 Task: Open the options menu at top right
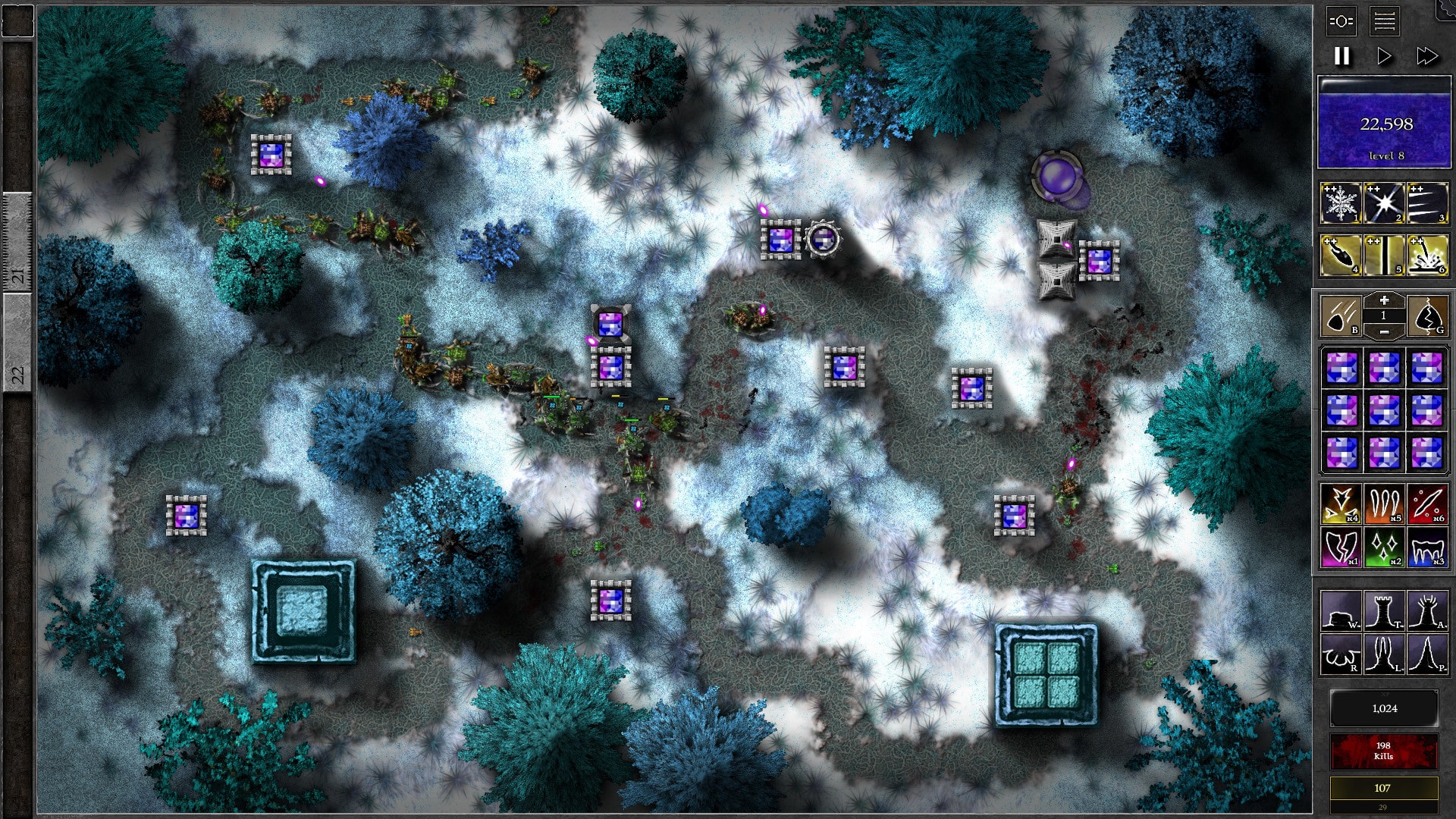1340,23
